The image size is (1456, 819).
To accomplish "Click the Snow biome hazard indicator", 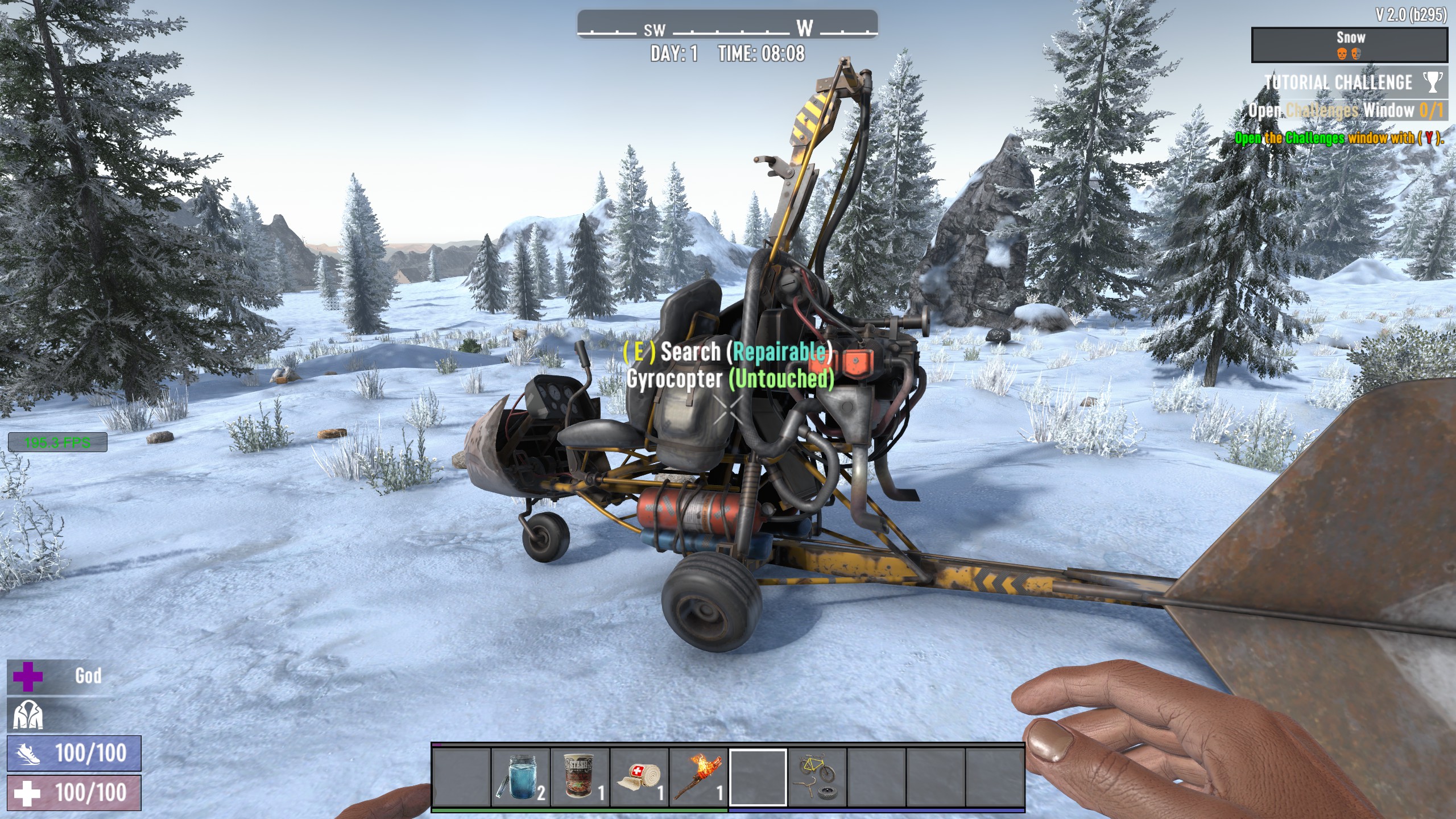I will [1349, 44].
